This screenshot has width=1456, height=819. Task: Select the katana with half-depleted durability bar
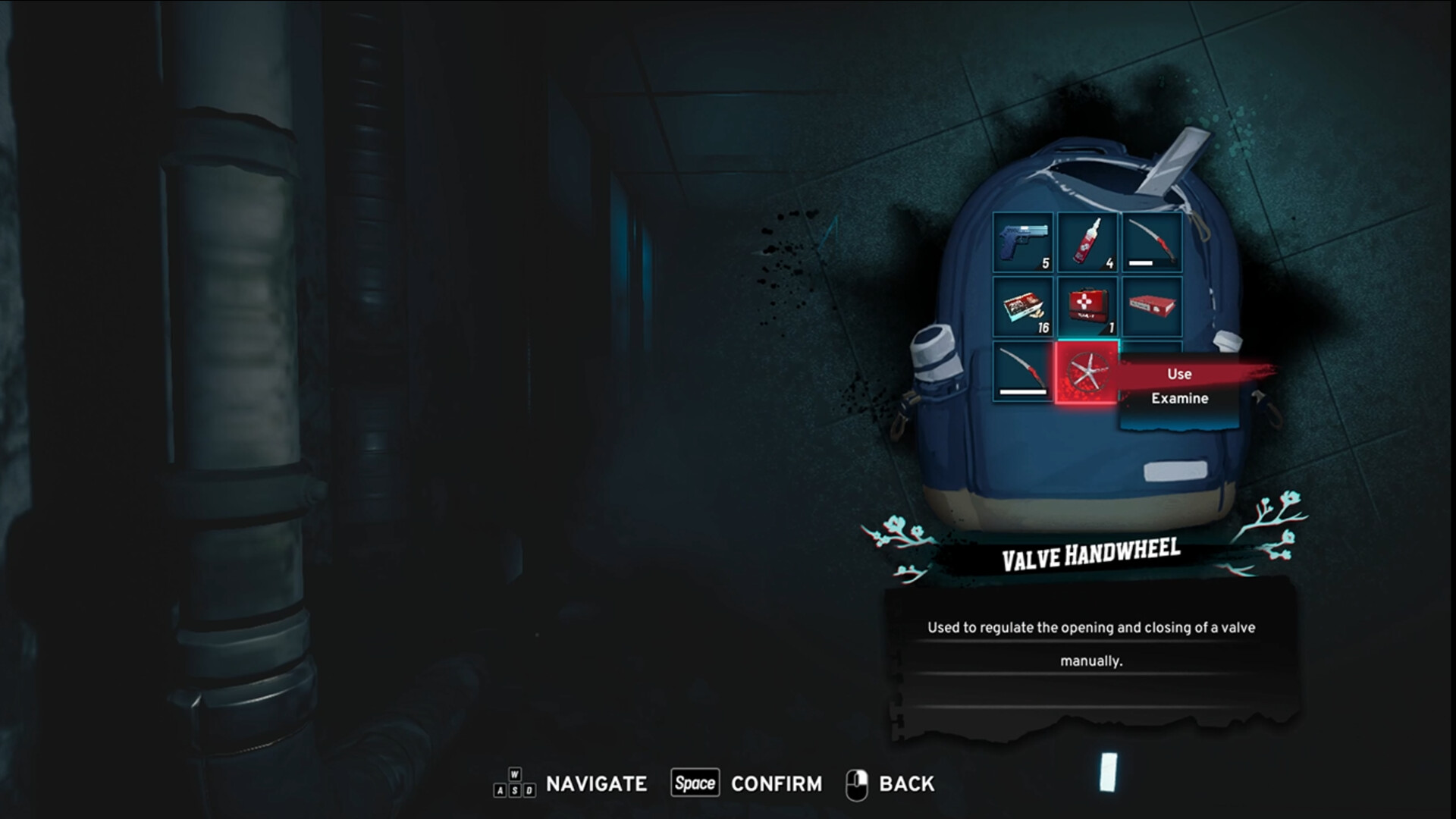(1151, 242)
